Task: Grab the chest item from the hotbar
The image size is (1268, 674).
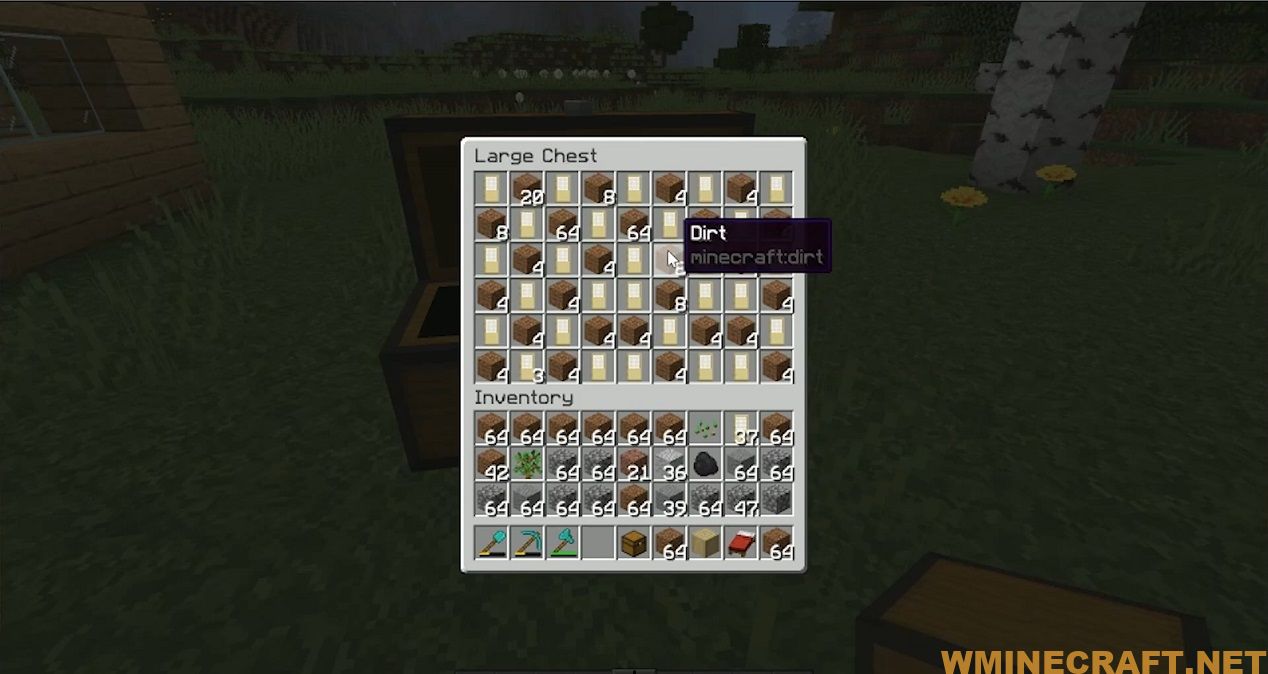Action: pos(633,544)
